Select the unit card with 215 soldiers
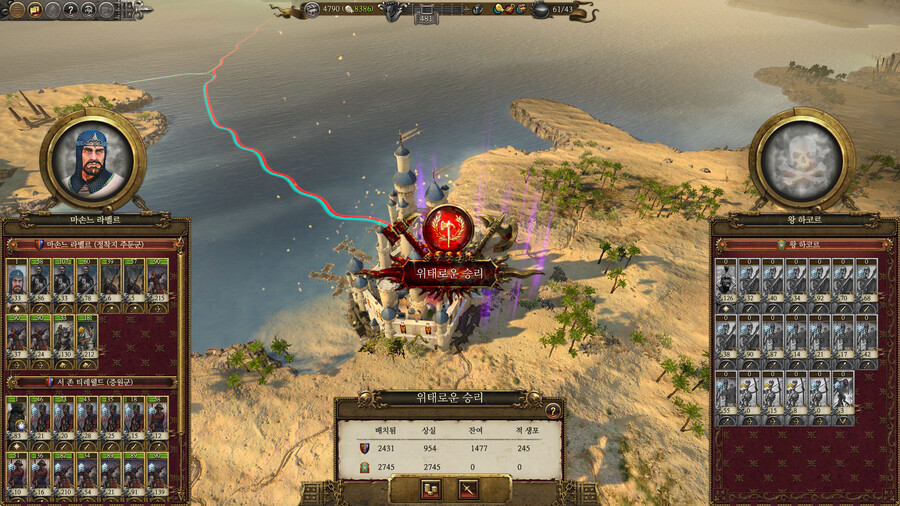 [x=157, y=280]
